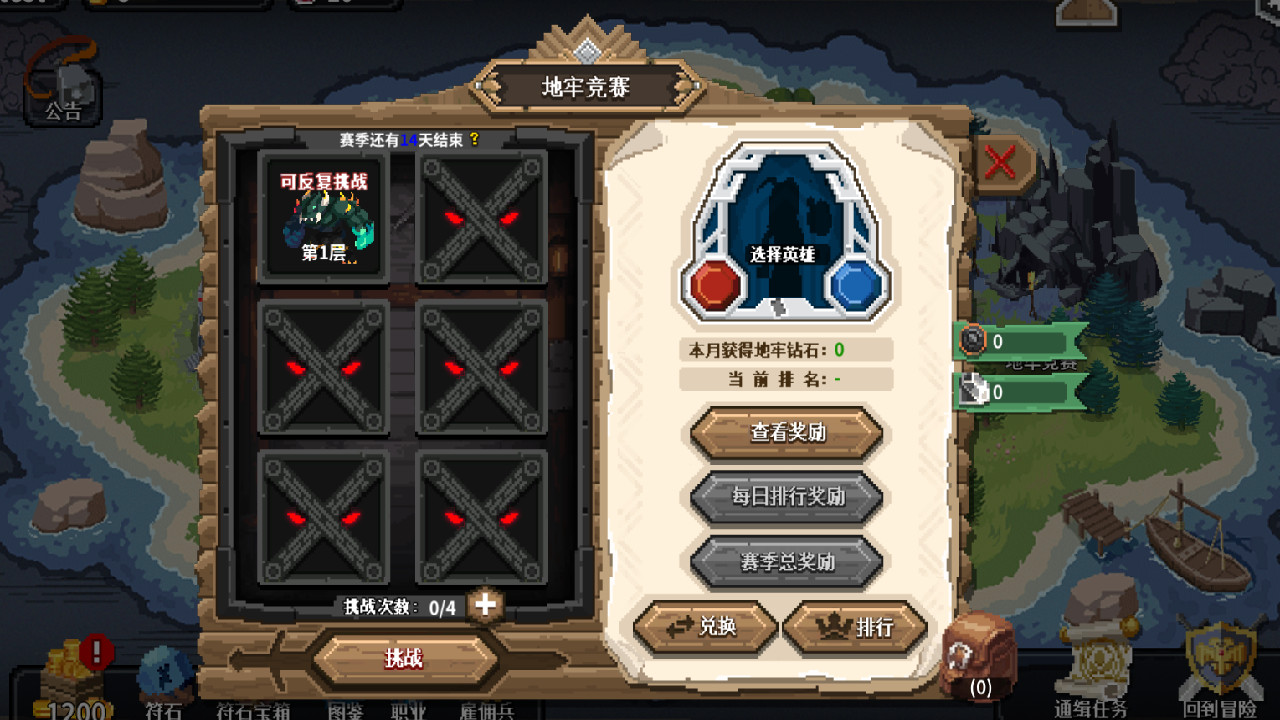This screenshot has height=720, width=1280.
Task: Click the plus to add challenge attempts
Action: click(x=483, y=604)
